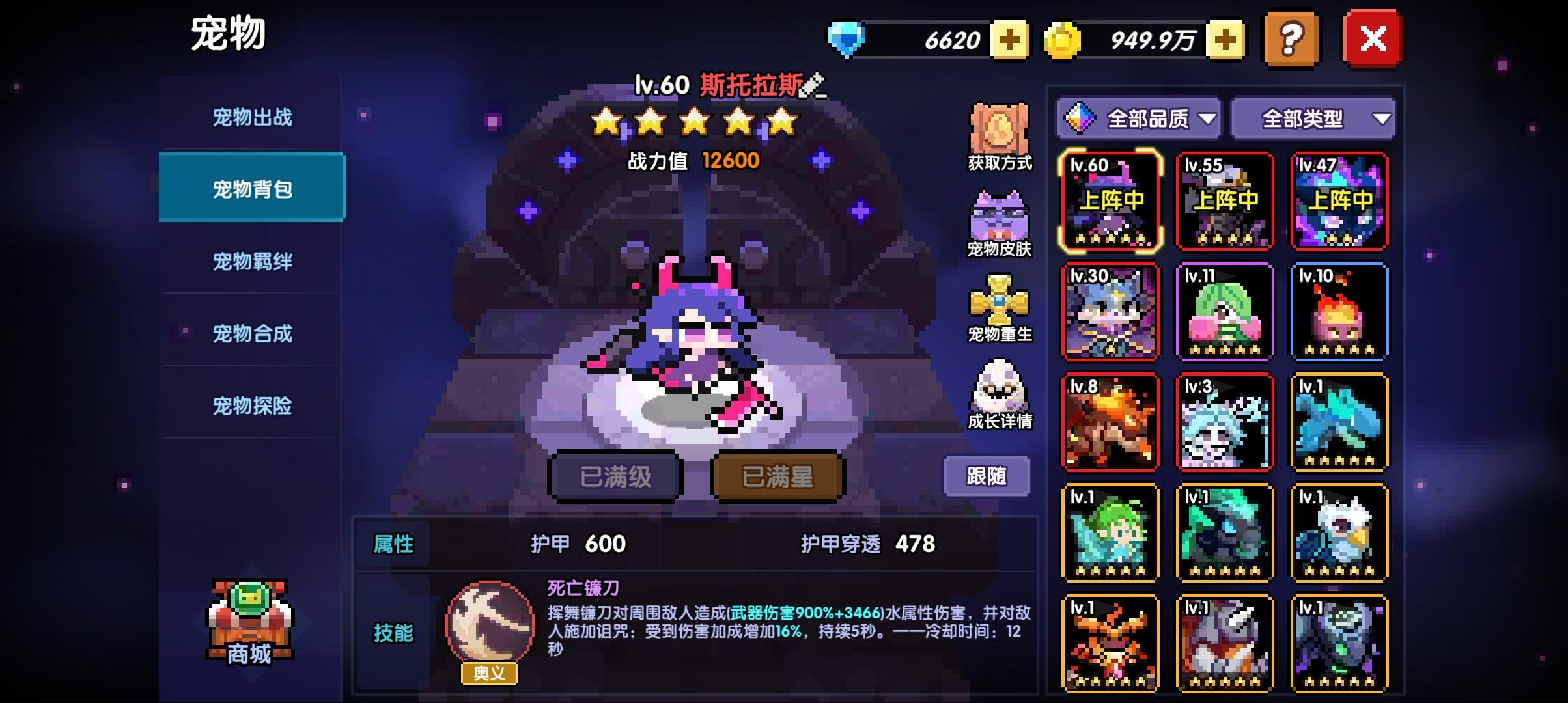Toggle the lv.47 pet's deployment state

coord(1340,200)
